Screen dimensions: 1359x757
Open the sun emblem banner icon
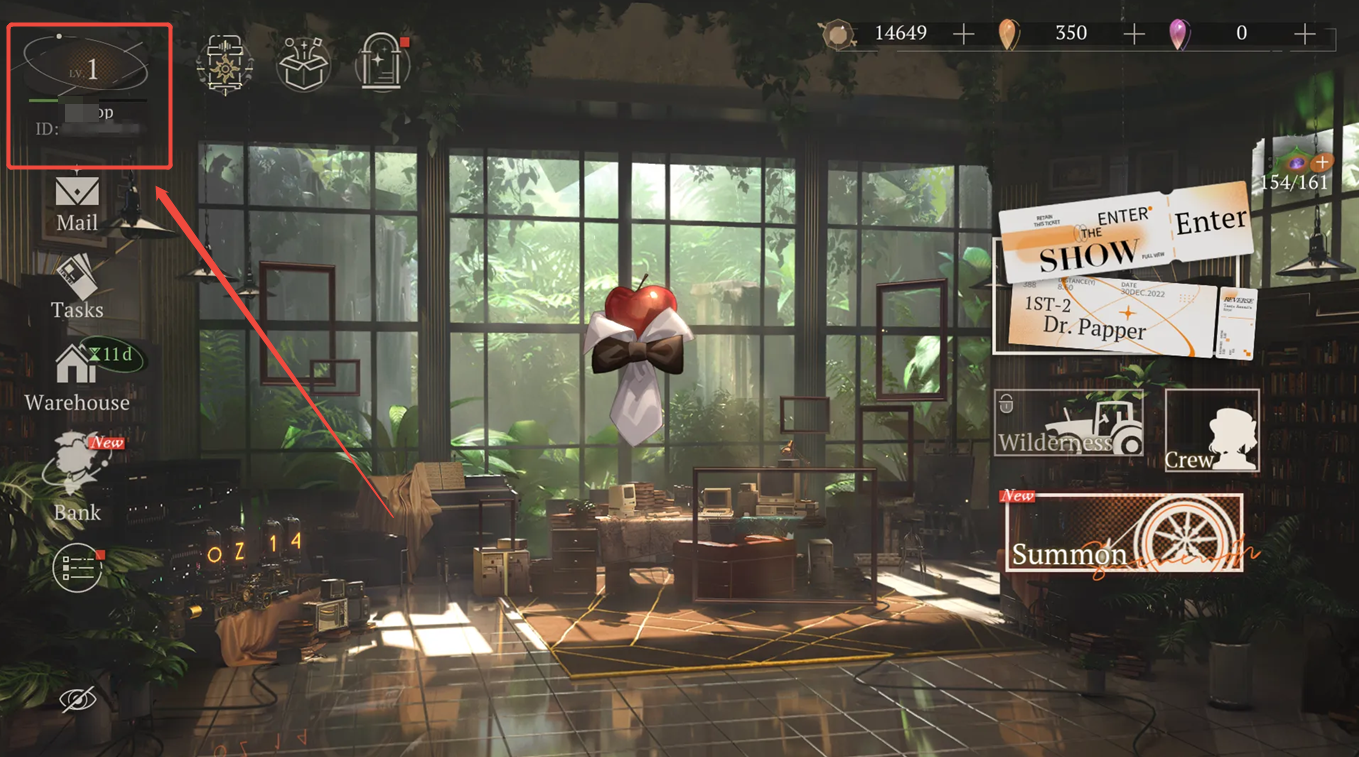(225, 63)
